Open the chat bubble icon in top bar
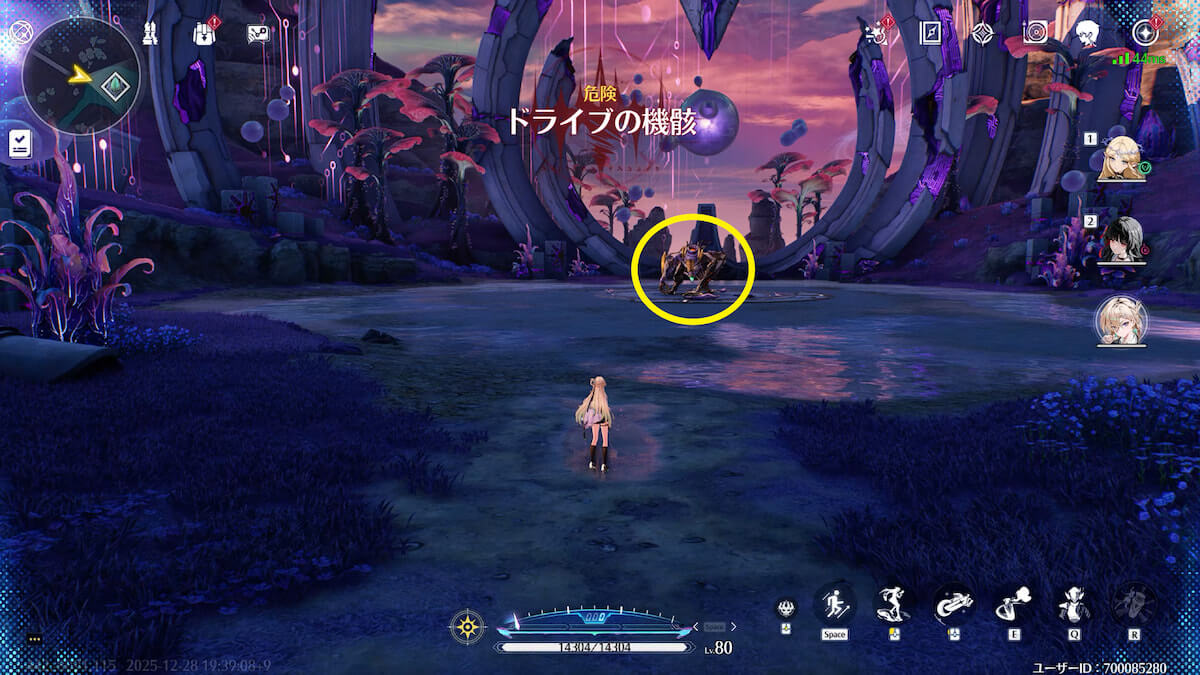This screenshot has height=675, width=1200. 259,33
